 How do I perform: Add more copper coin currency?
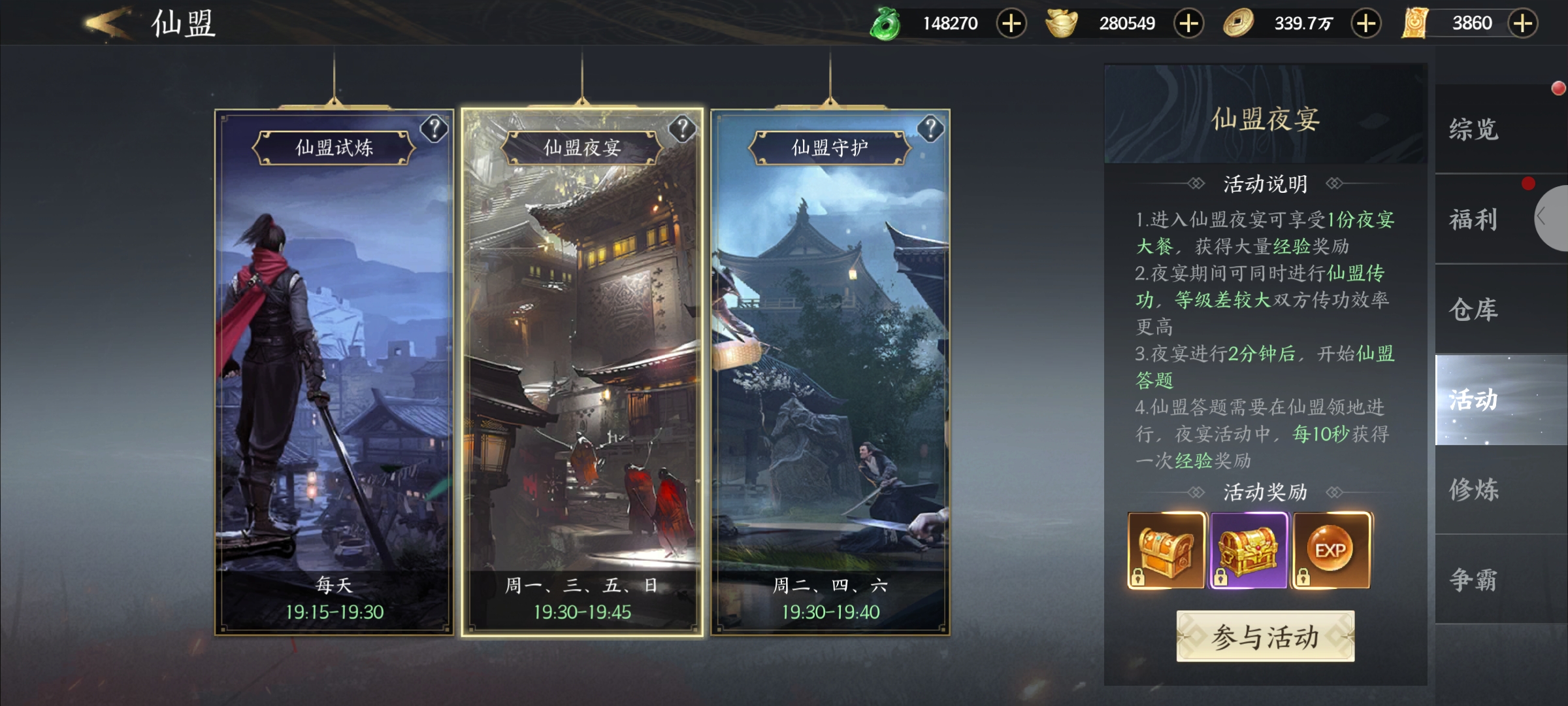[x=1365, y=24]
